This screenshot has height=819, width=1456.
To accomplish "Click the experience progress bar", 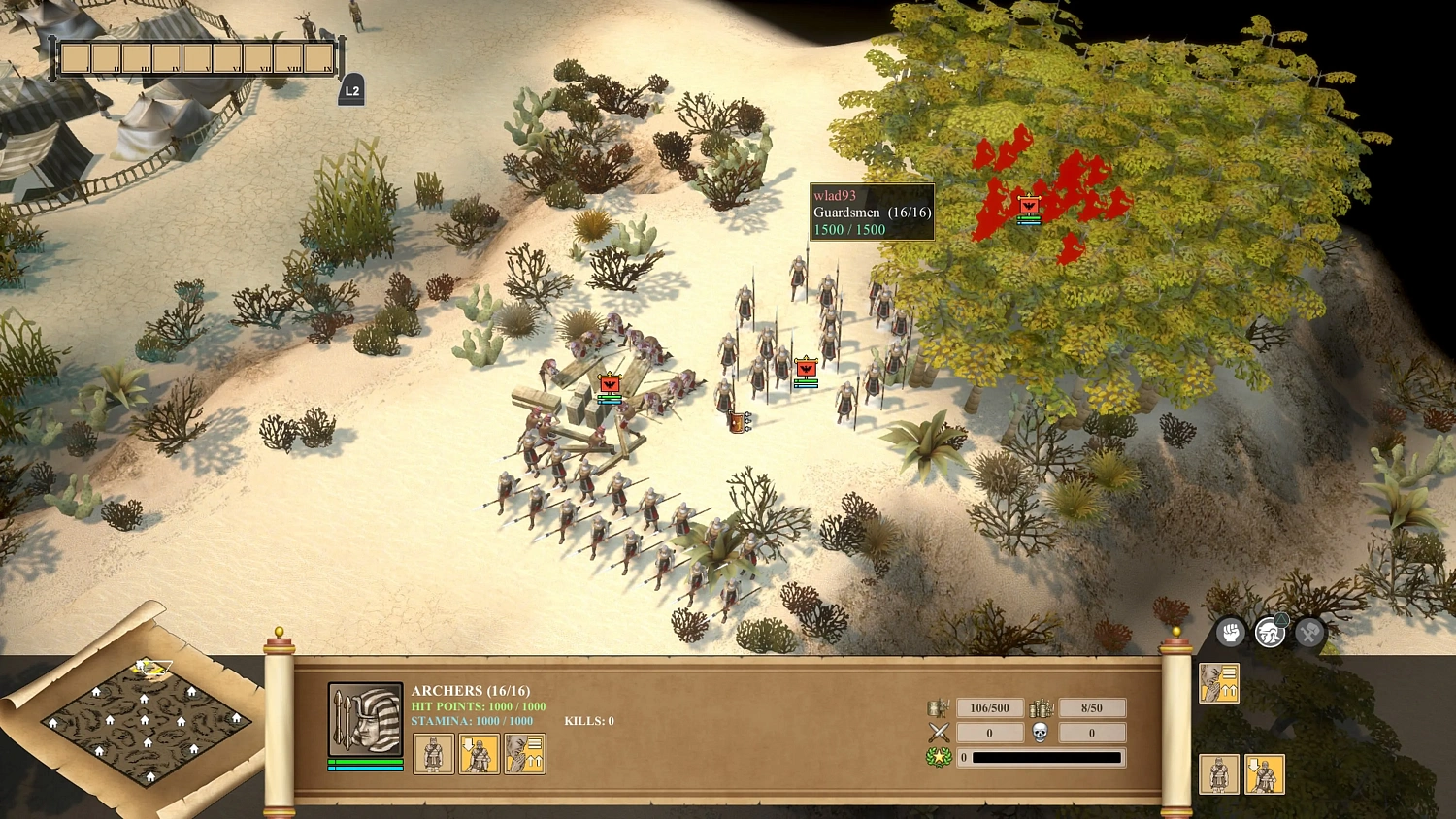I will 1043,757.
